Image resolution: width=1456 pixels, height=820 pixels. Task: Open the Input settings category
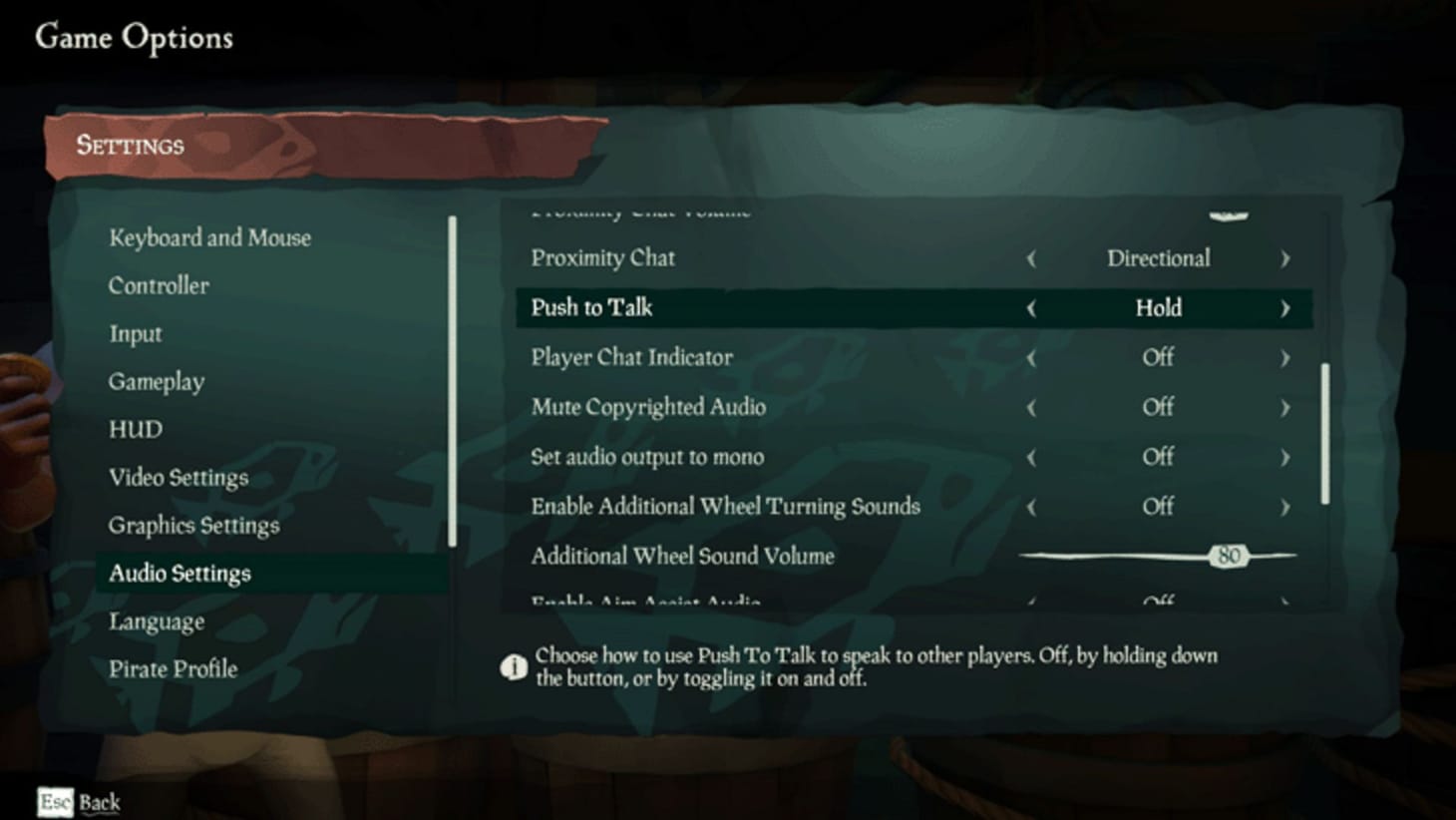pyautogui.click(x=135, y=333)
